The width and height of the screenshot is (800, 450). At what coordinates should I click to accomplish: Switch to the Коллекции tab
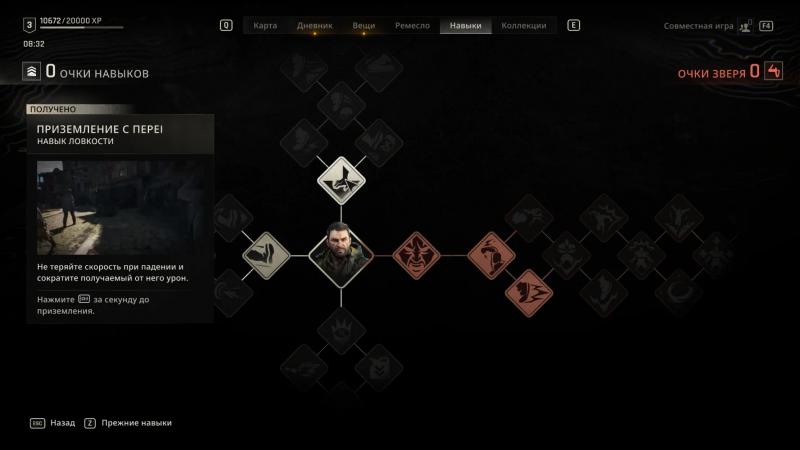[524, 25]
